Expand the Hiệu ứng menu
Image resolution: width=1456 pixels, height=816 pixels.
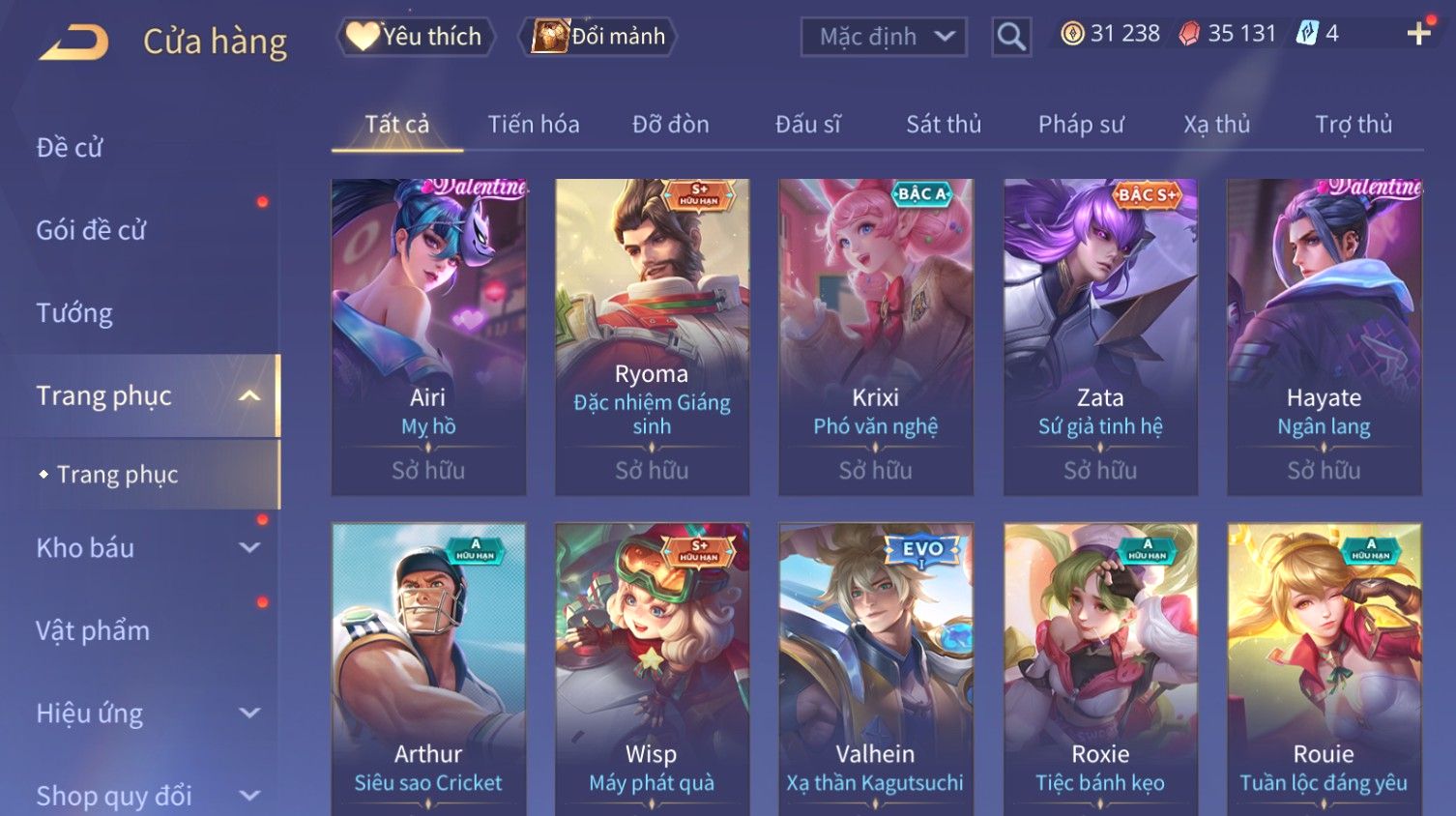pos(145,714)
